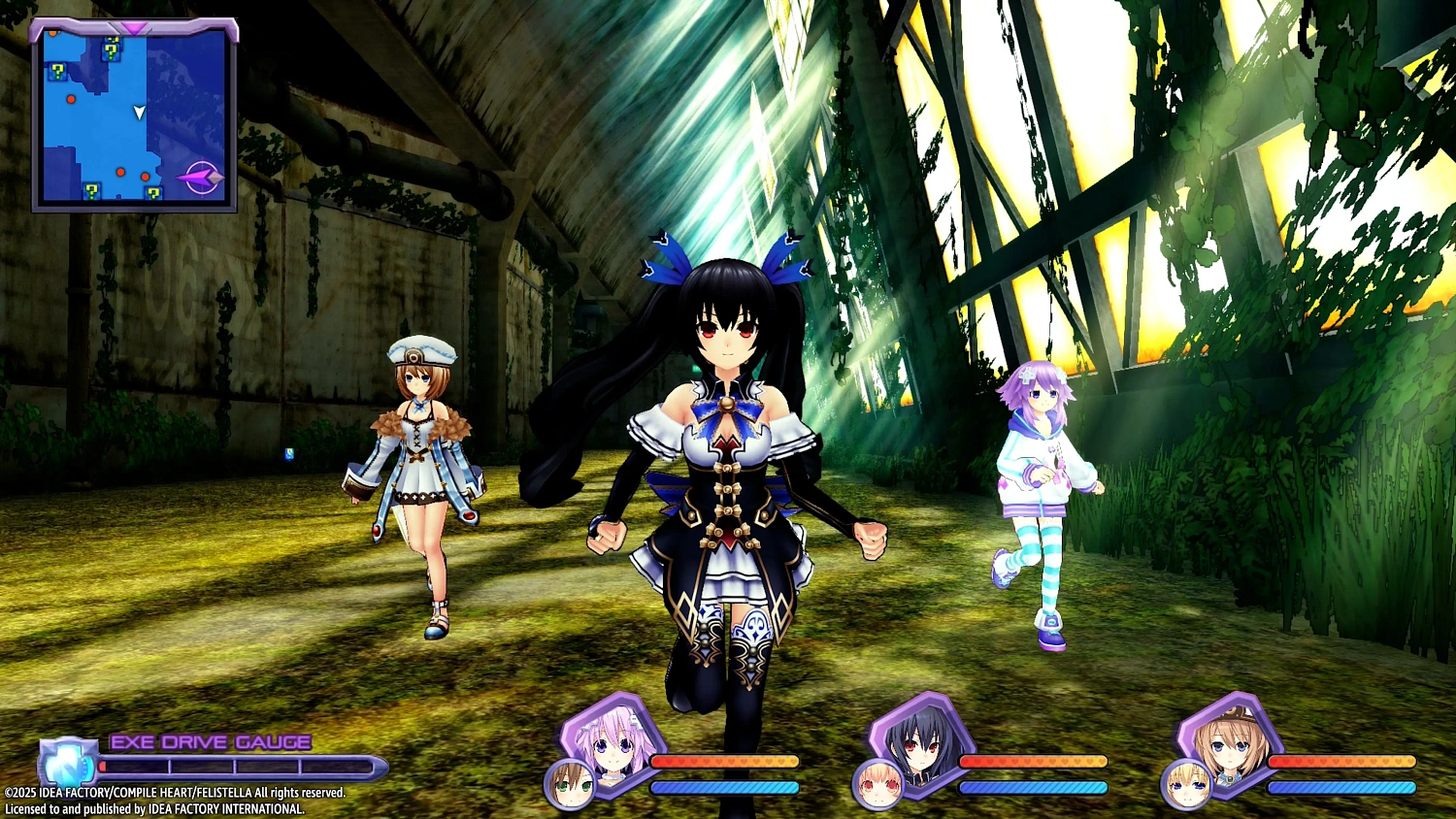The image size is (1456, 819).
Task: Click the player arrow marker on the minimap
Action: pos(139,112)
